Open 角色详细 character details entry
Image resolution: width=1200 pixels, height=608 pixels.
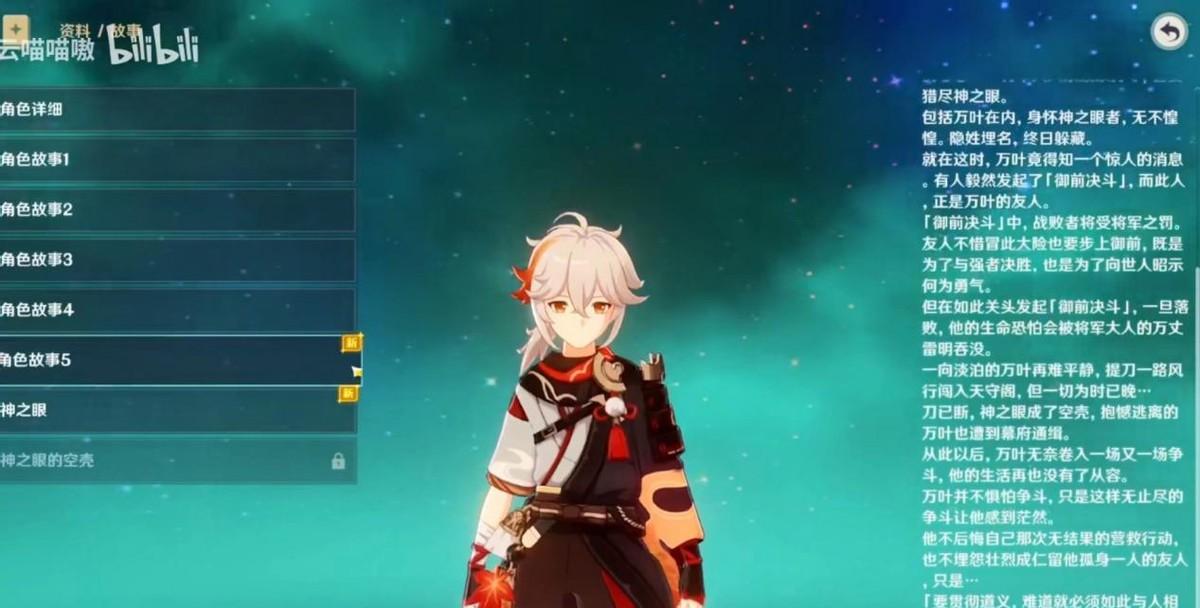pos(177,109)
